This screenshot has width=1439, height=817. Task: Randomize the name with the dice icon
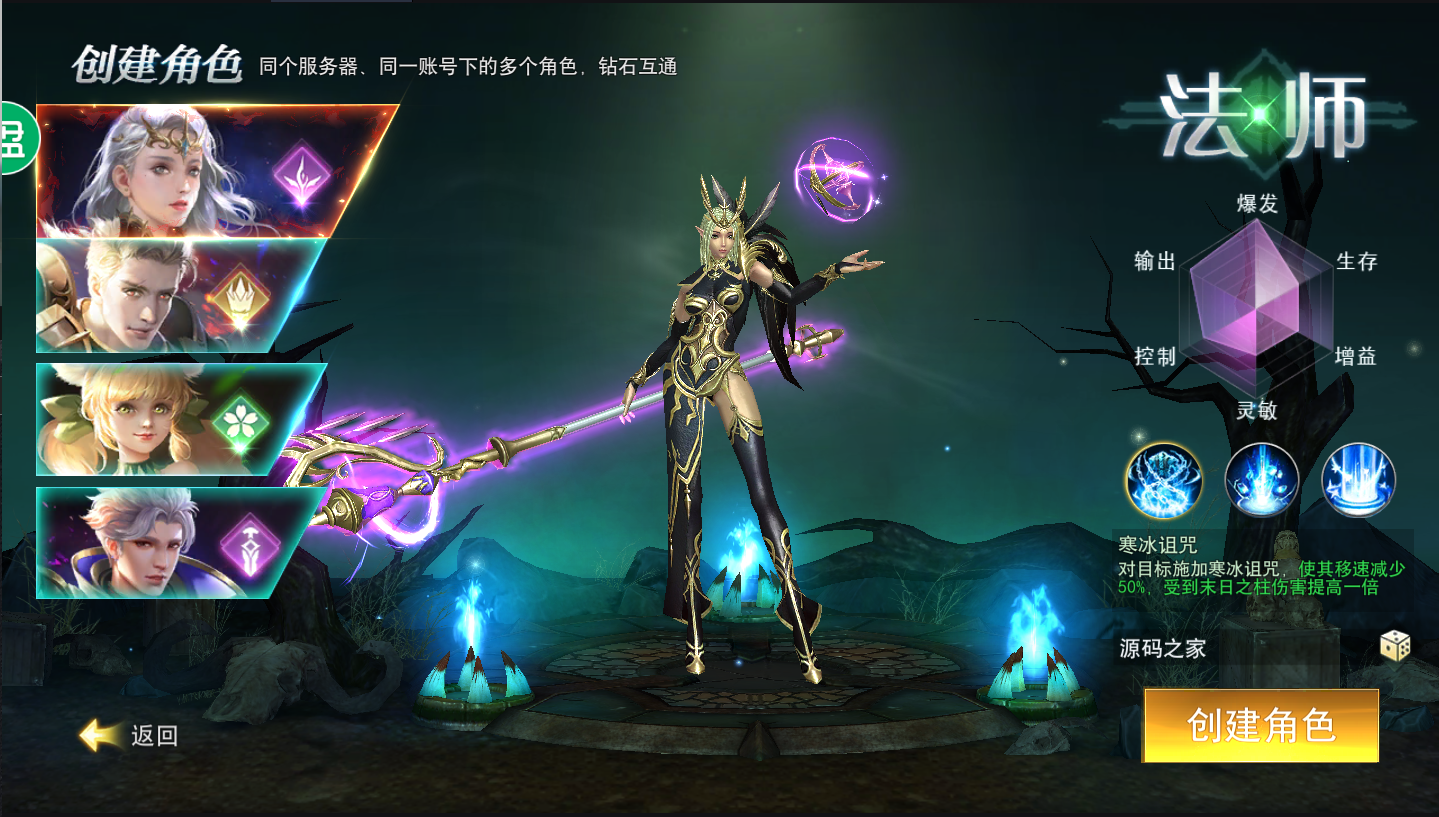coord(1395,646)
